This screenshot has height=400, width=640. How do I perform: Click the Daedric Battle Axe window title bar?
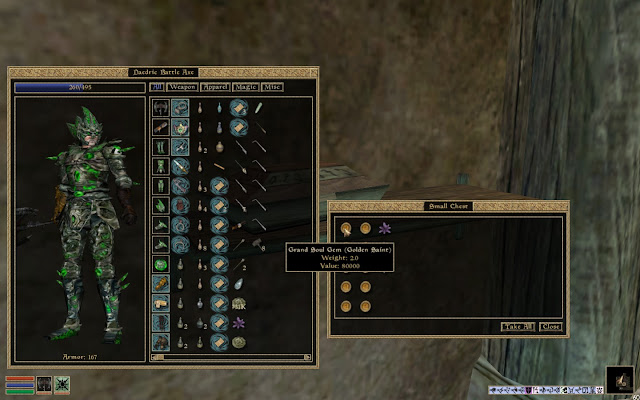coord(163,72)
